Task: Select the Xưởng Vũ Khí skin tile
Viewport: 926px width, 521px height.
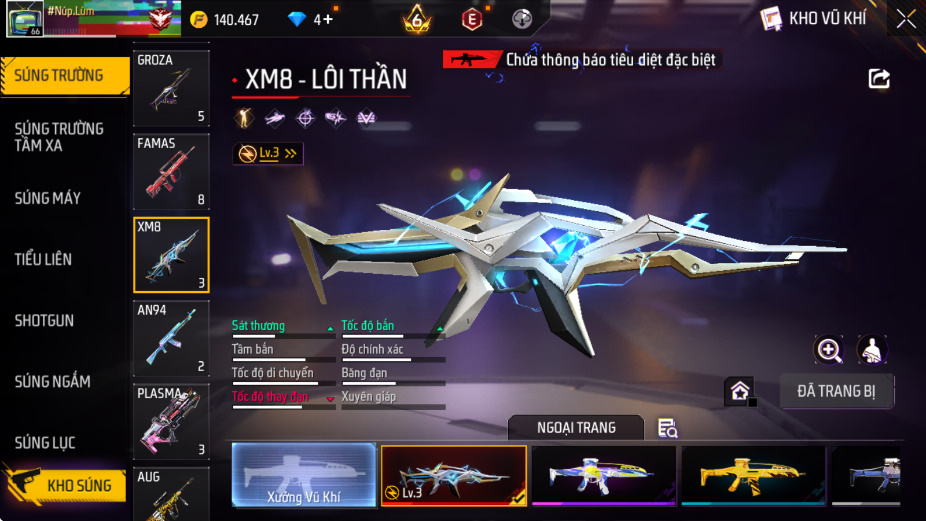Action: (x=304, y=475)
